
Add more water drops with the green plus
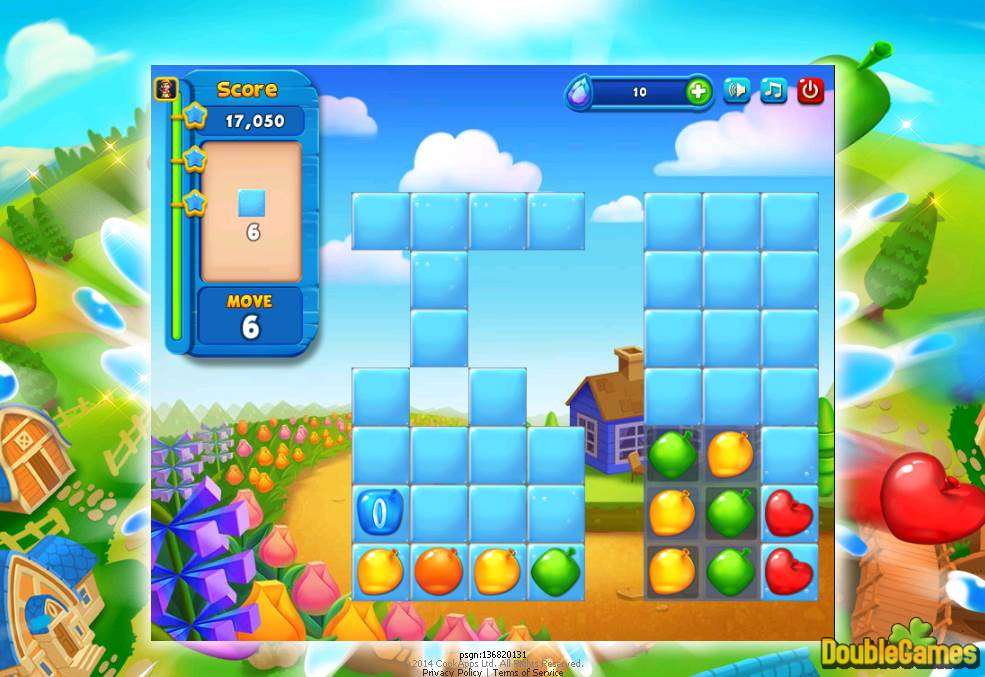point(698,92)
